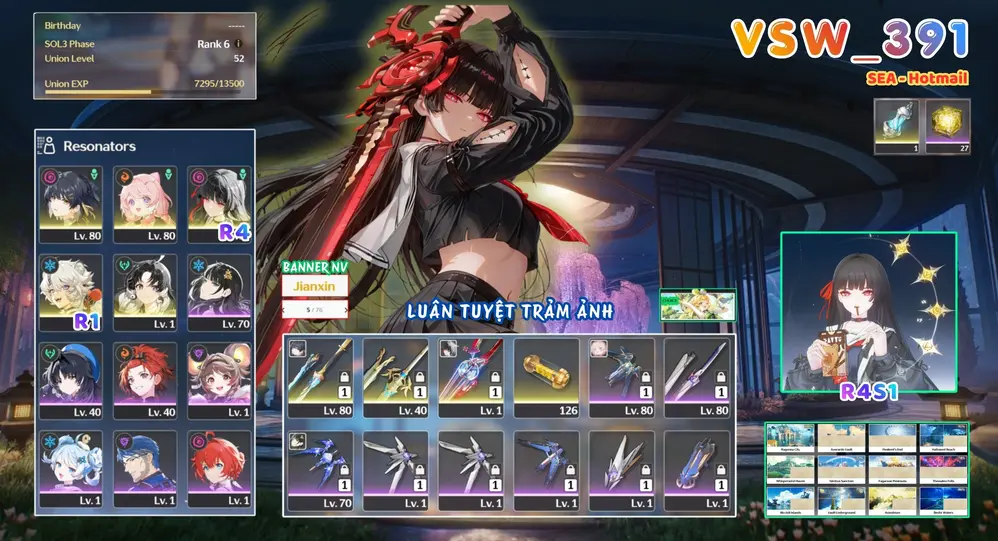Select the light-blue-haired Lv. 1 resonator

pyautogui.click(x=71, y=469)
